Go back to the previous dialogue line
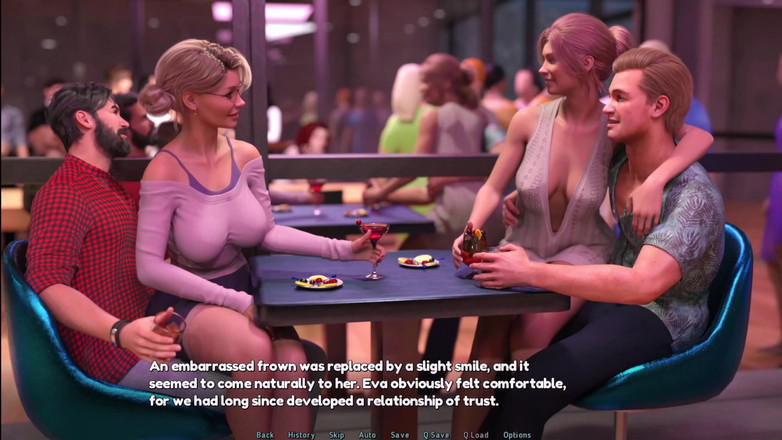Viewport: 782px width, 440px height. click(265, 435)
